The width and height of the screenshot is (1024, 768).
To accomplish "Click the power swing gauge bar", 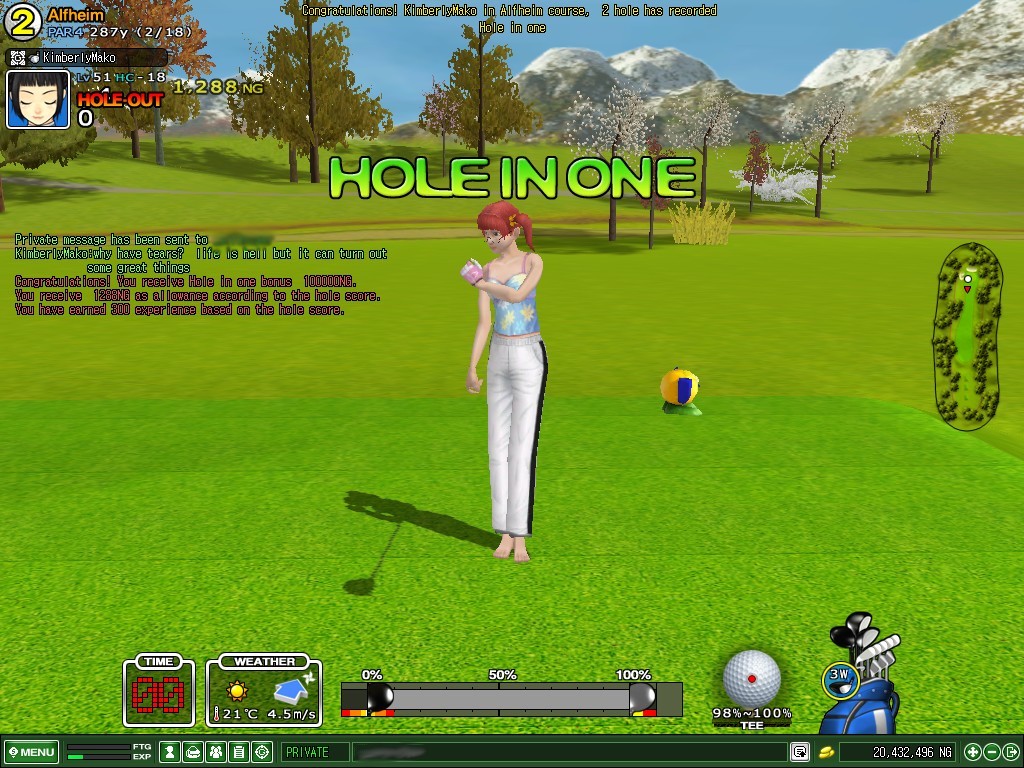I will pyautogui.click(x=510, y=698).
